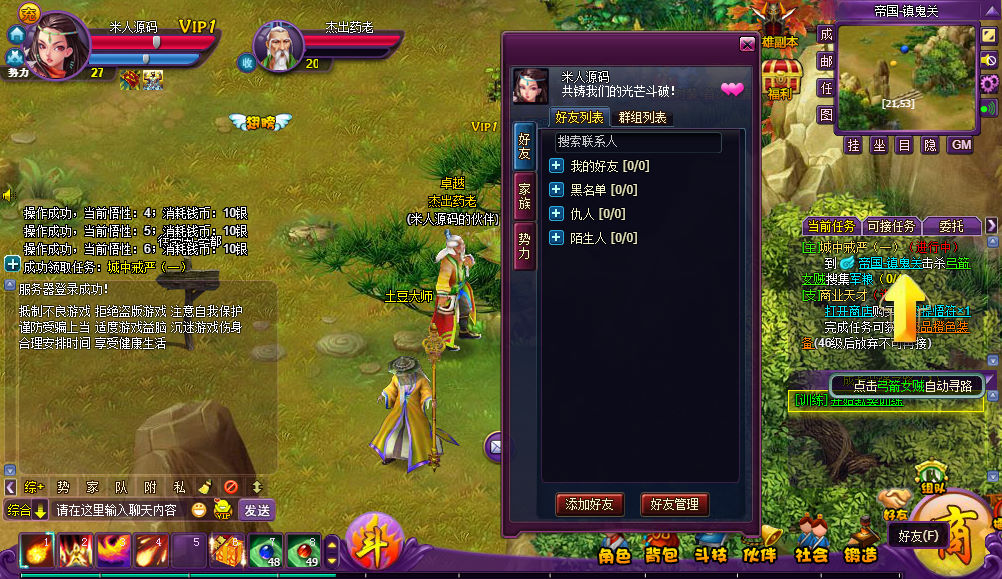Open the 福利 treasure chest rewards

[x=779, y=78]
